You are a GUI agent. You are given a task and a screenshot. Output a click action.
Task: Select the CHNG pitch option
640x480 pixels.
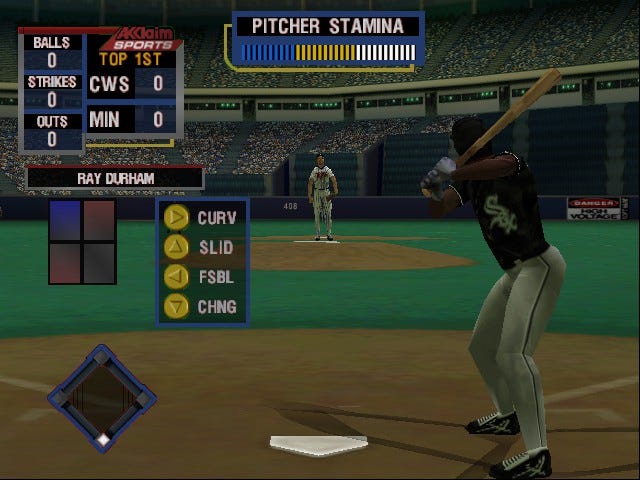[x=201, y=305]
